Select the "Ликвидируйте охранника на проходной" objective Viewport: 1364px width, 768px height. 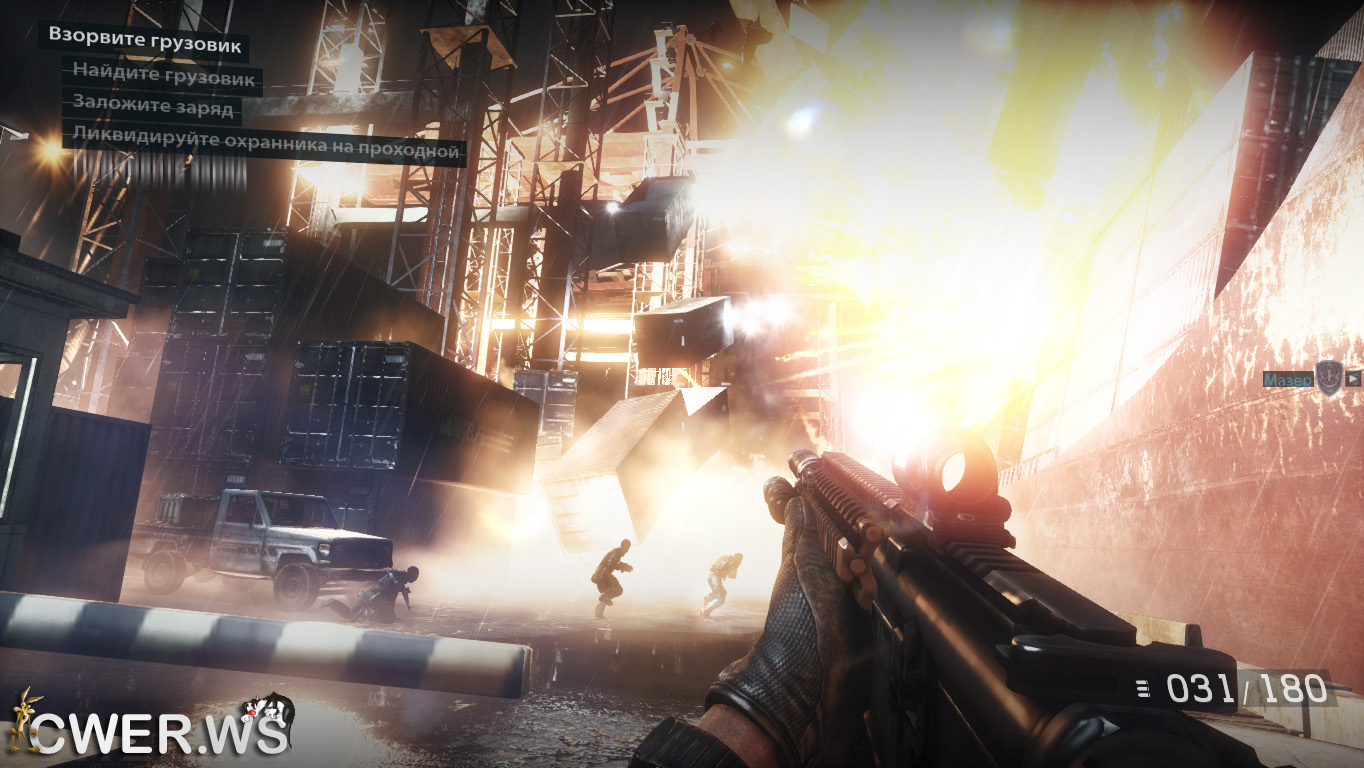(x=266, y=150)
